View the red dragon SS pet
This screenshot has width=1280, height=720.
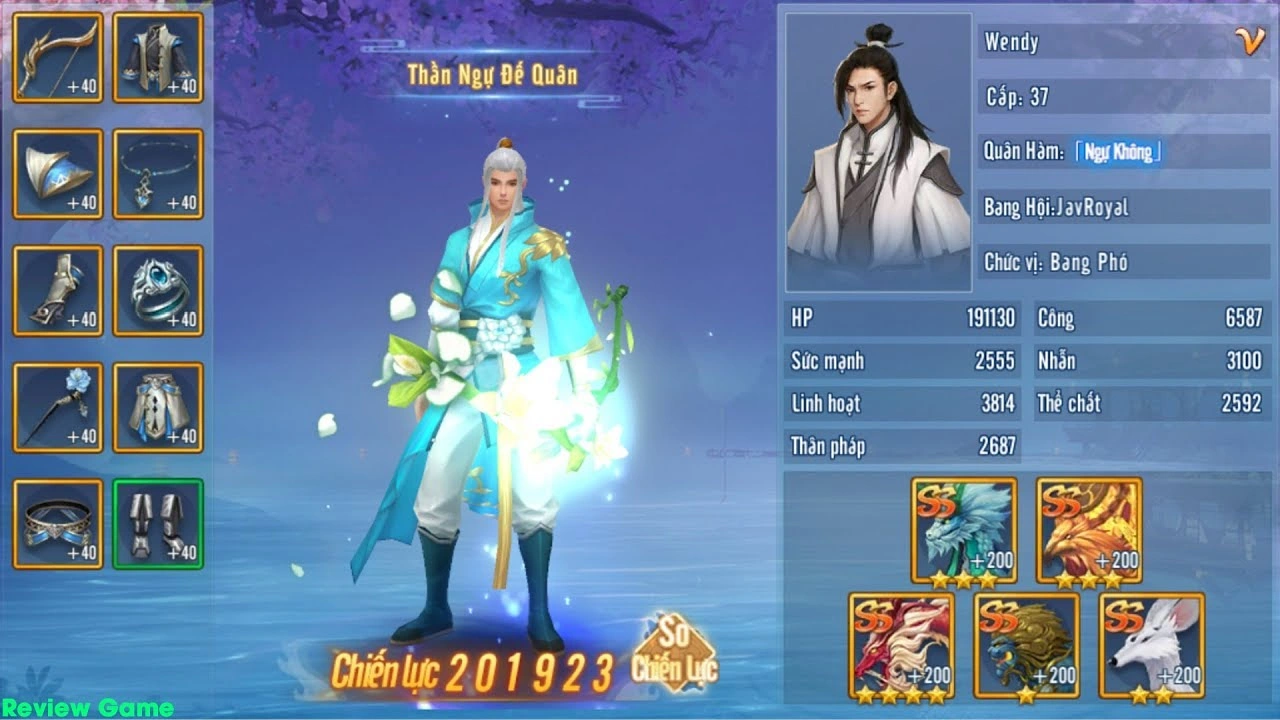pyautogui.click(x=901, y=646)
